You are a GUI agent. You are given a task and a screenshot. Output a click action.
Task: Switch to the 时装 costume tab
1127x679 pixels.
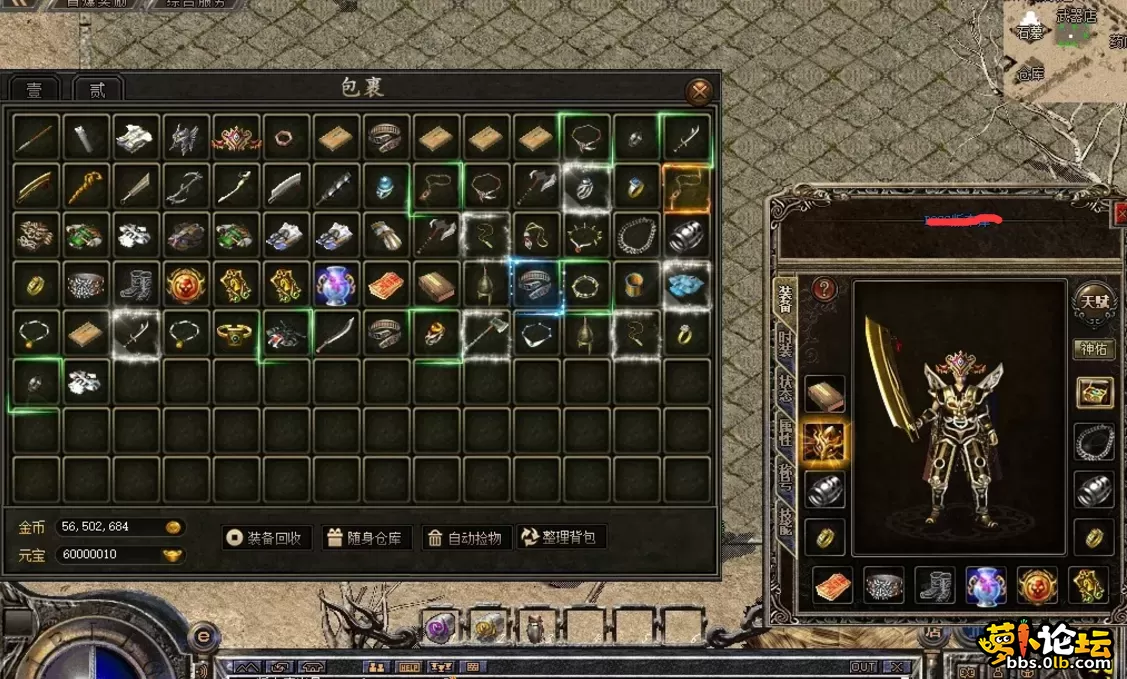[786, 349]
